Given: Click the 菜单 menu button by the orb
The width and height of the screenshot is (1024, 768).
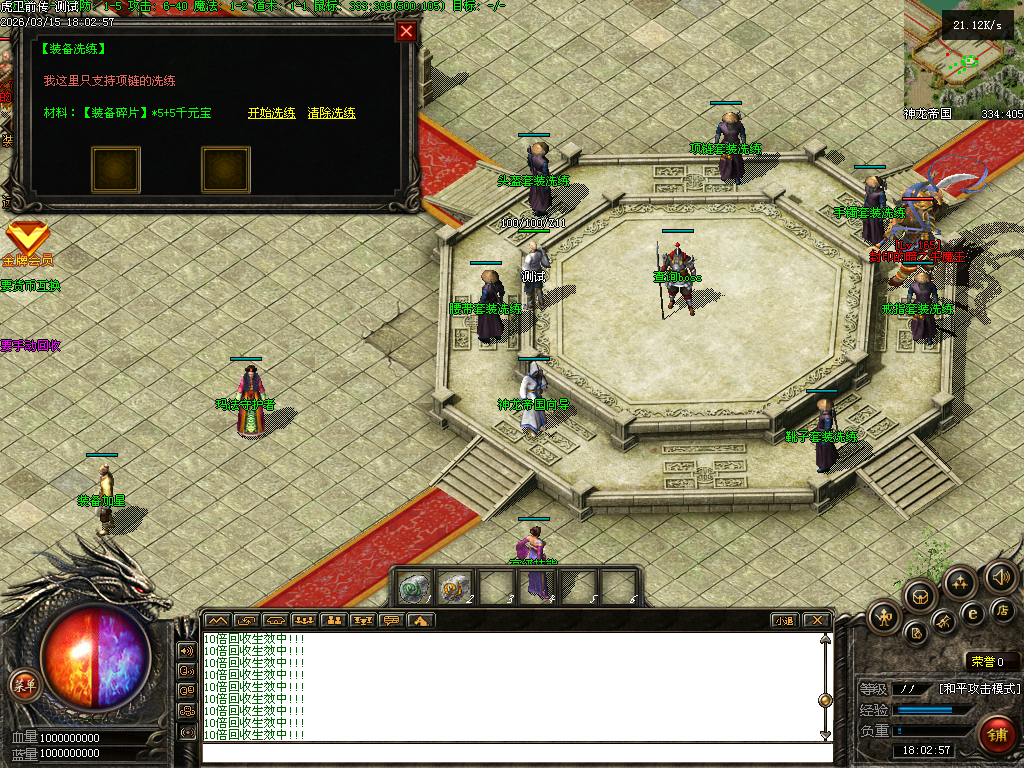Looking at the screenshot, I should click(23, 685).
